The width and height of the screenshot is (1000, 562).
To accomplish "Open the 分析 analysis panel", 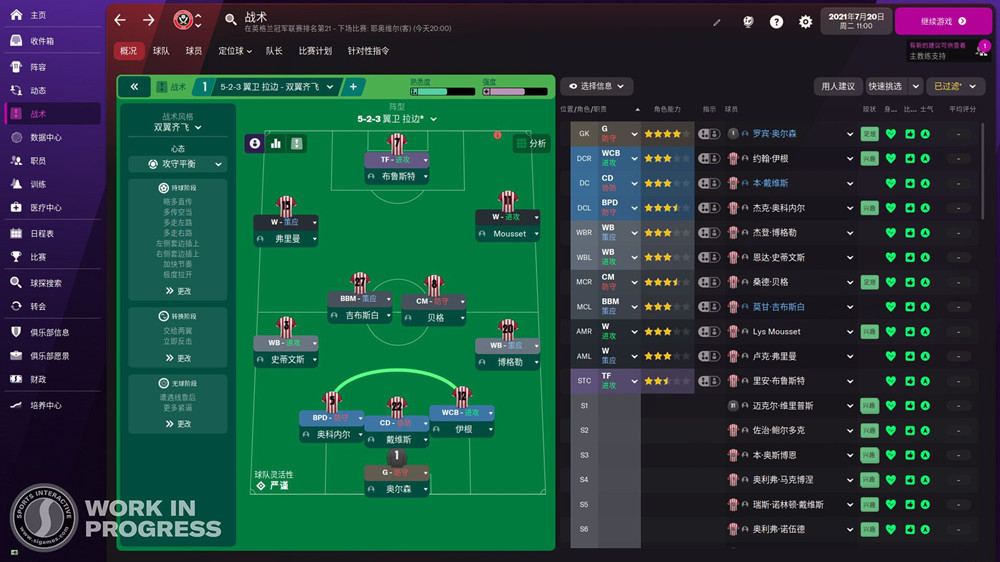I will pyautogui.click(x=532, y=144).
